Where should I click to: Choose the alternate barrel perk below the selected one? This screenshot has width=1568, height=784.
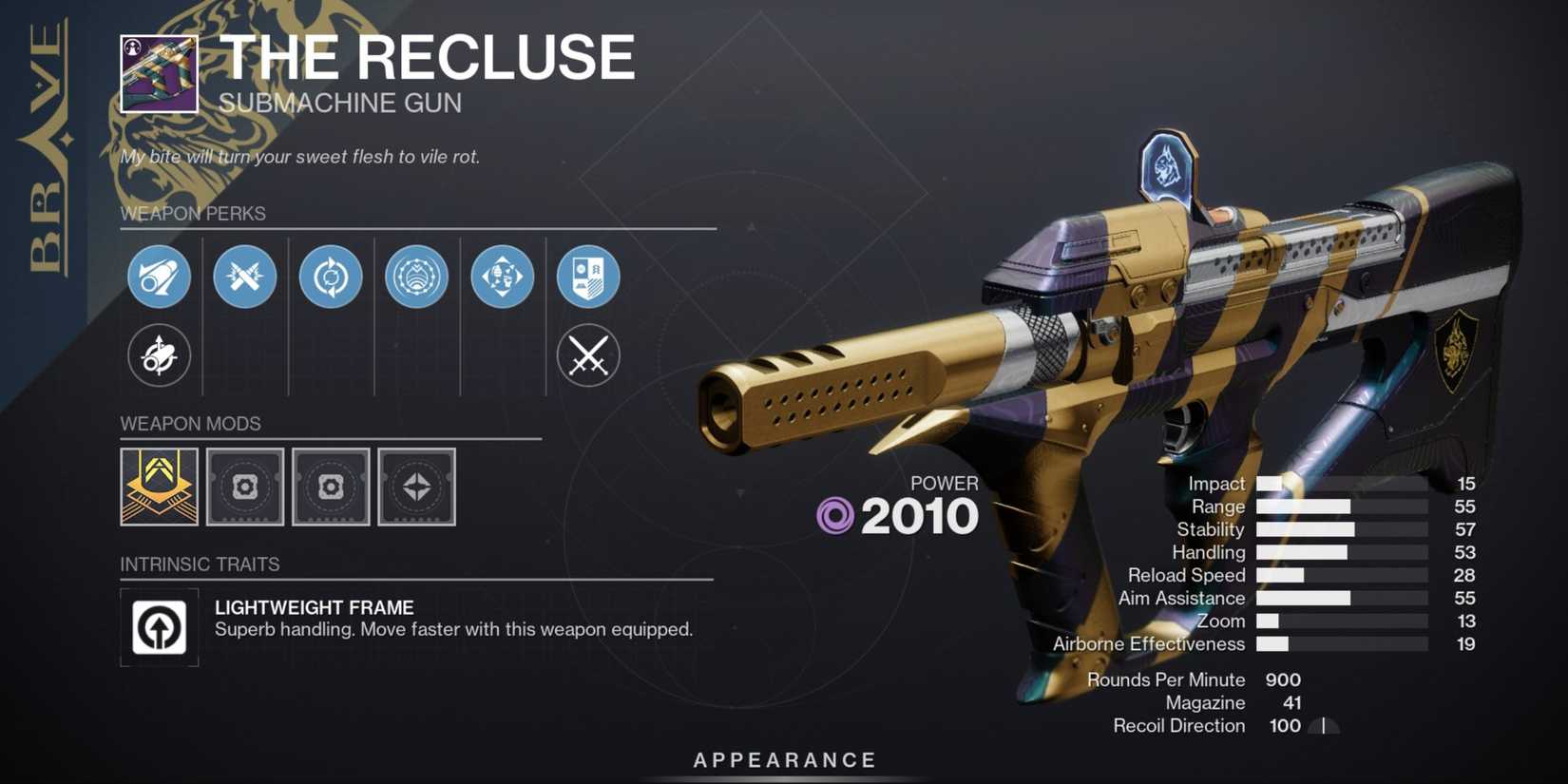(x=159, y=355)
